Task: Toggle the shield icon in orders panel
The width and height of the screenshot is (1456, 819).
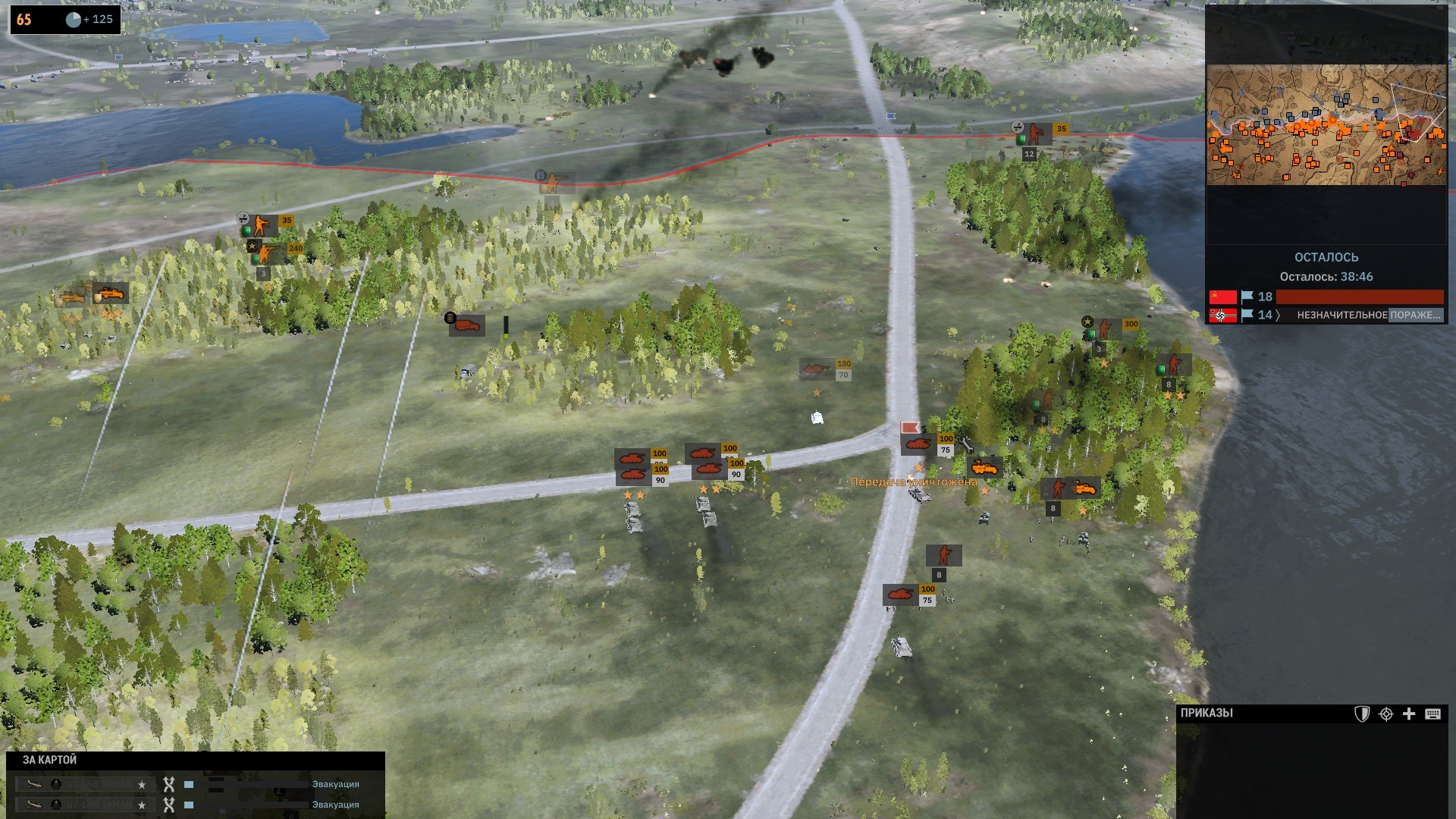Action: click(x=1362, y=714)
